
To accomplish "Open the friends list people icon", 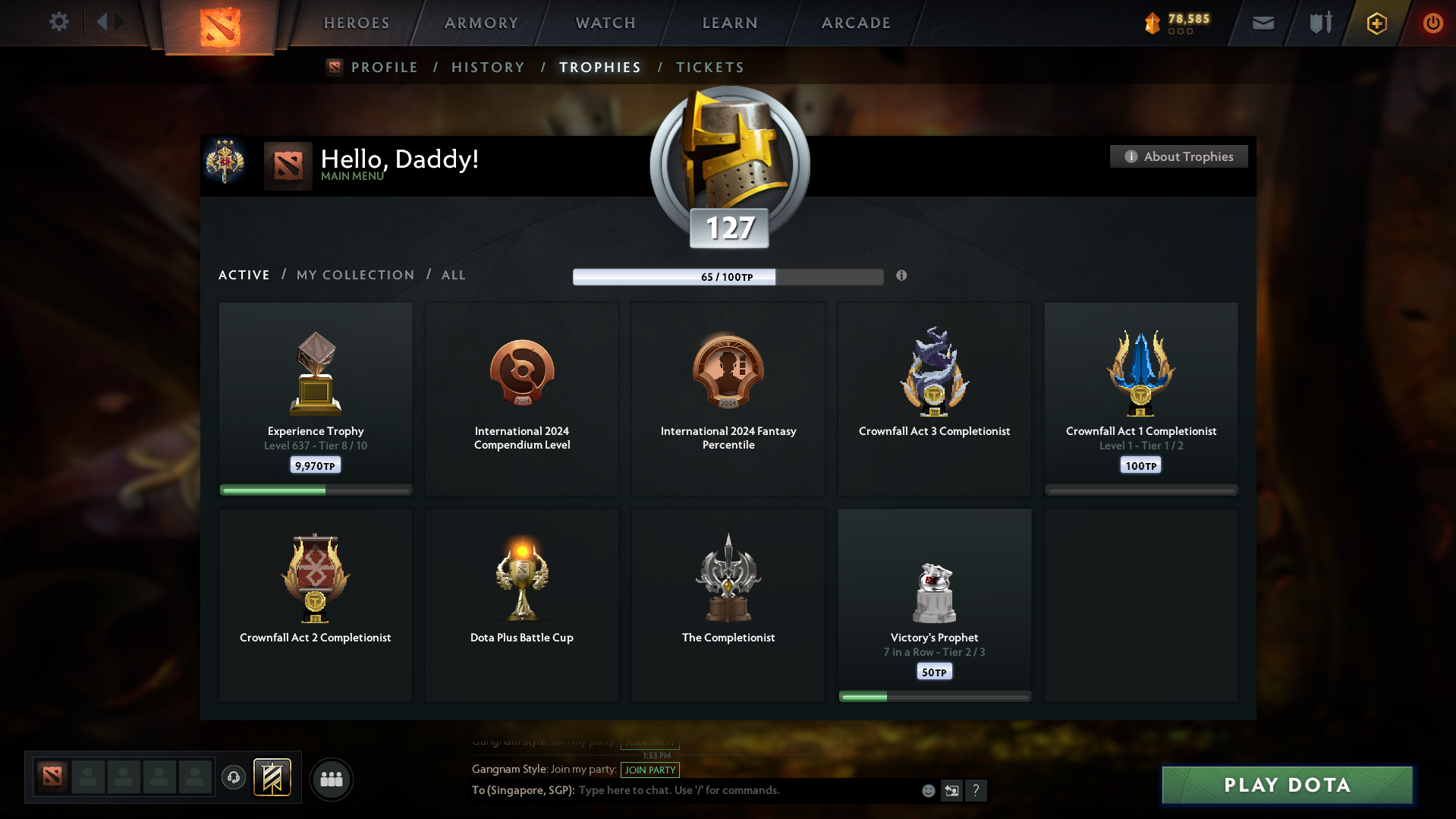I will tap(331, 779).
